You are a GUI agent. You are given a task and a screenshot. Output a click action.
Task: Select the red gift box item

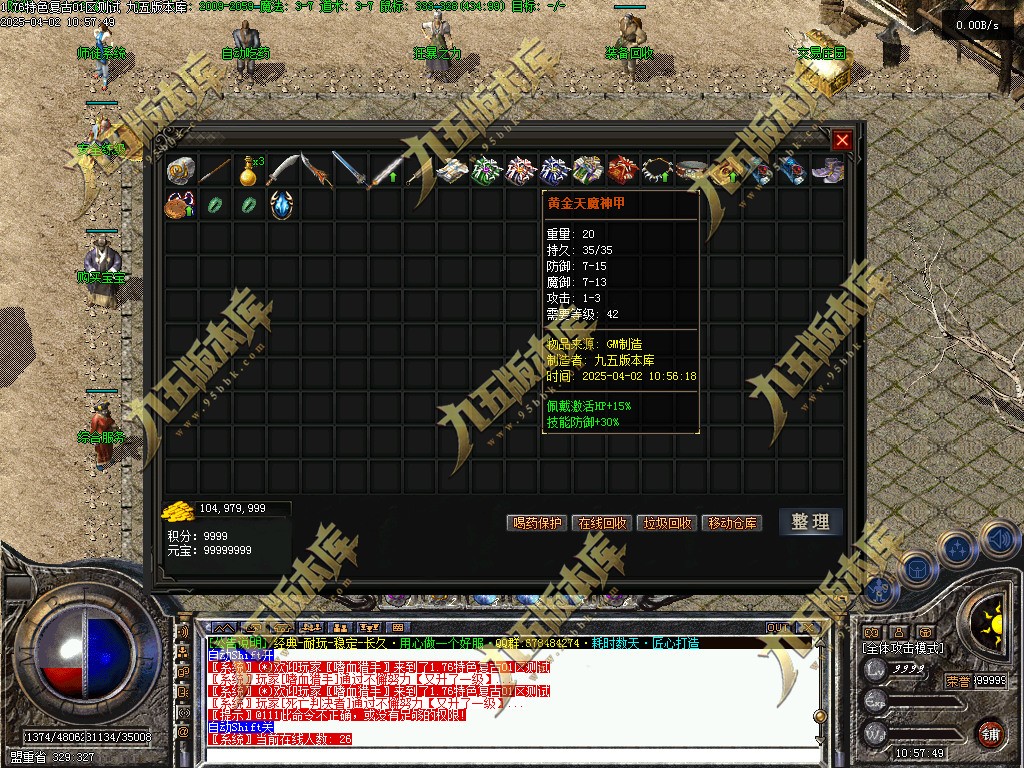tap(622, 171)
